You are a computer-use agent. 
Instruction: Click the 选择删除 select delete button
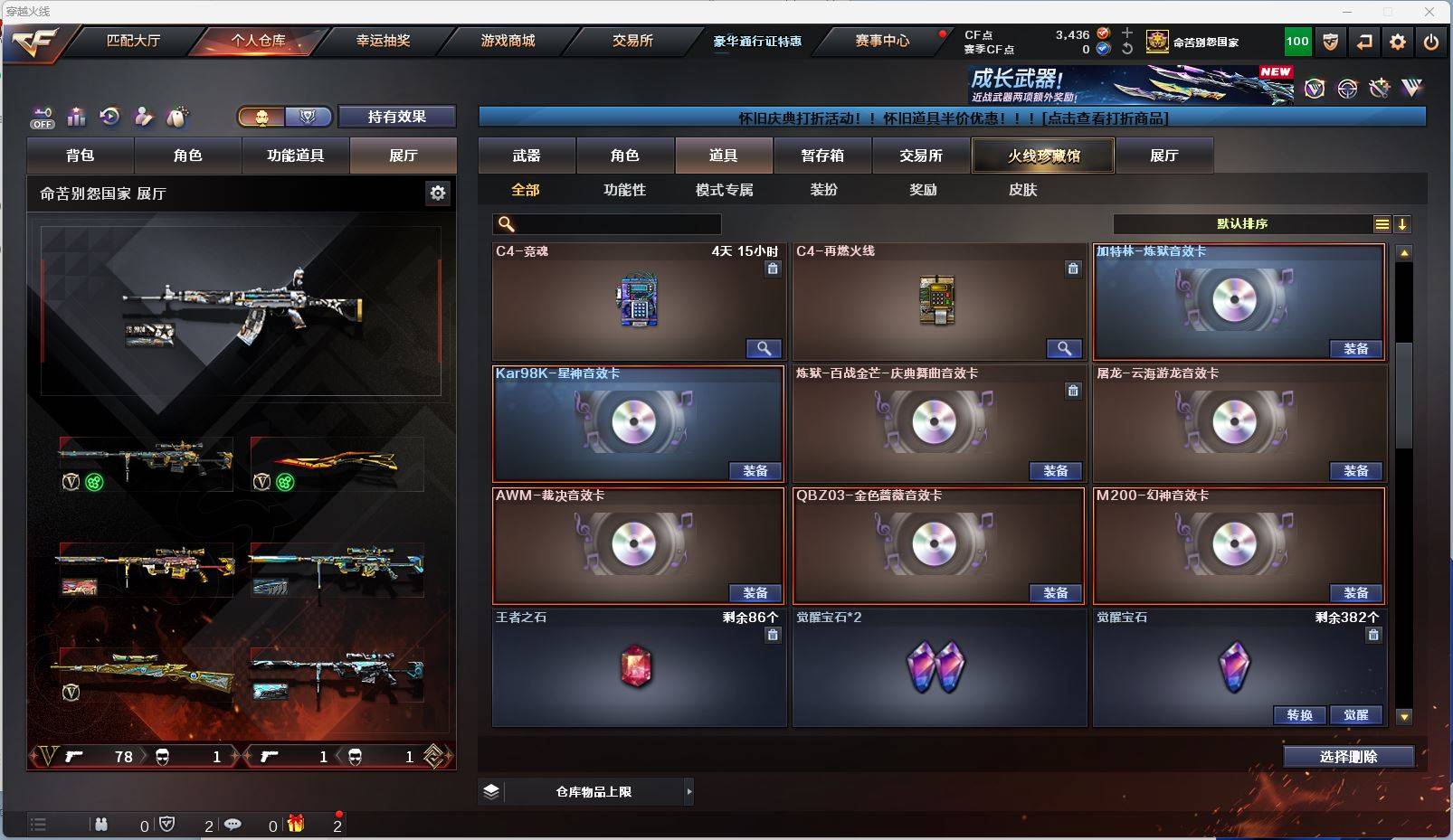1348,757
